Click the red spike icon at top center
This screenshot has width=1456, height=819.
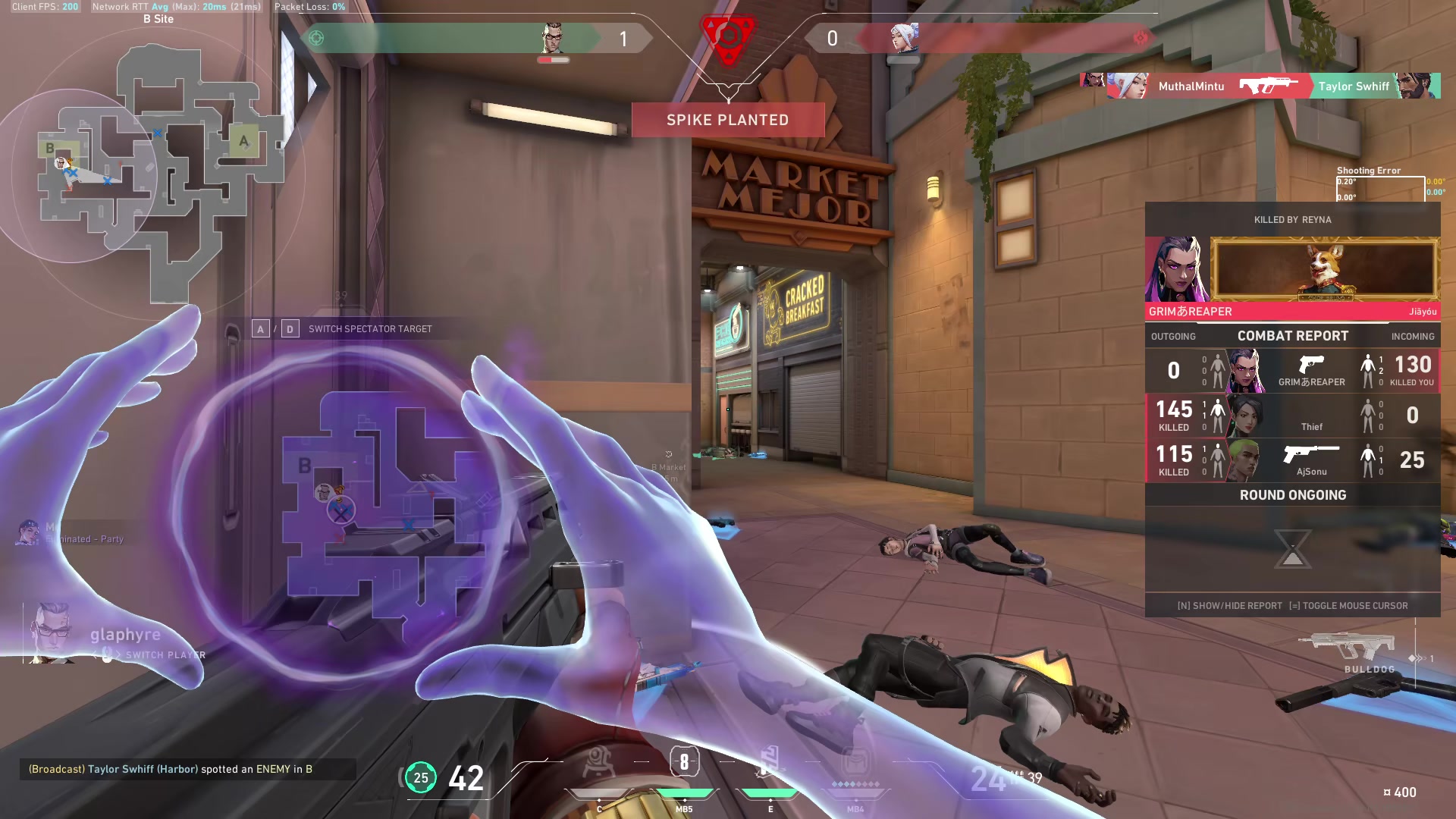click(728, 36)
